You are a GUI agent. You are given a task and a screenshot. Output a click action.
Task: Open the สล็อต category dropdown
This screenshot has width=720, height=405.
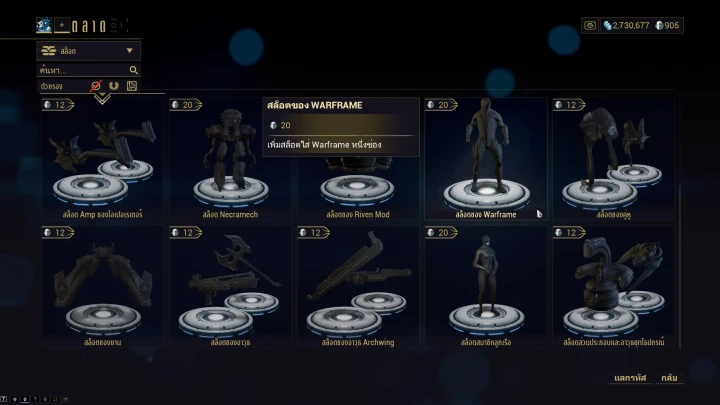88,50
